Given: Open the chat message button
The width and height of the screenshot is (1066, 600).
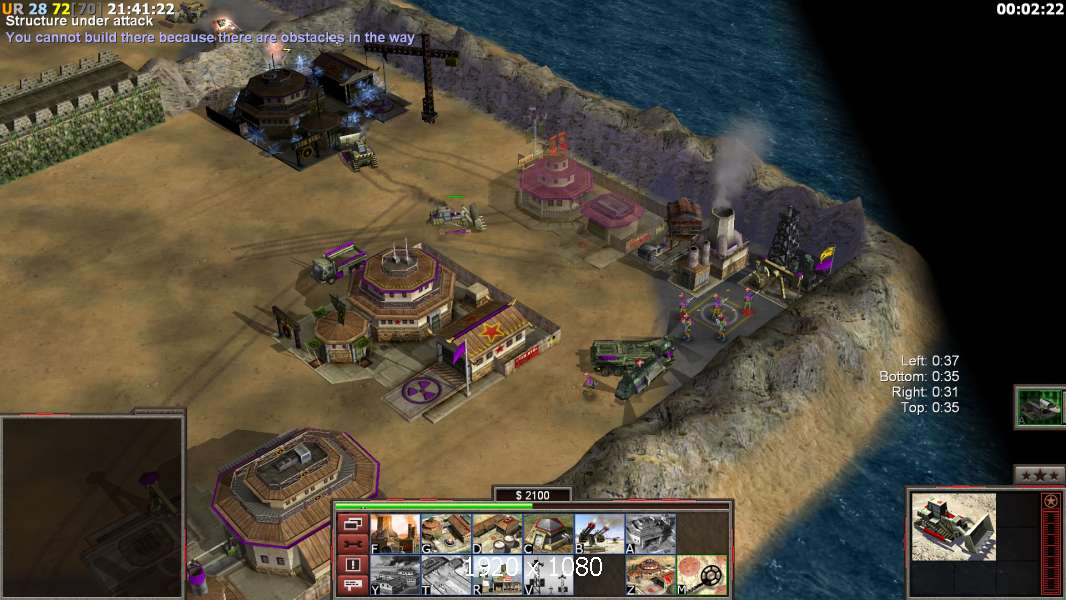Looking at the screenshot, I should (x=352, y=586).
